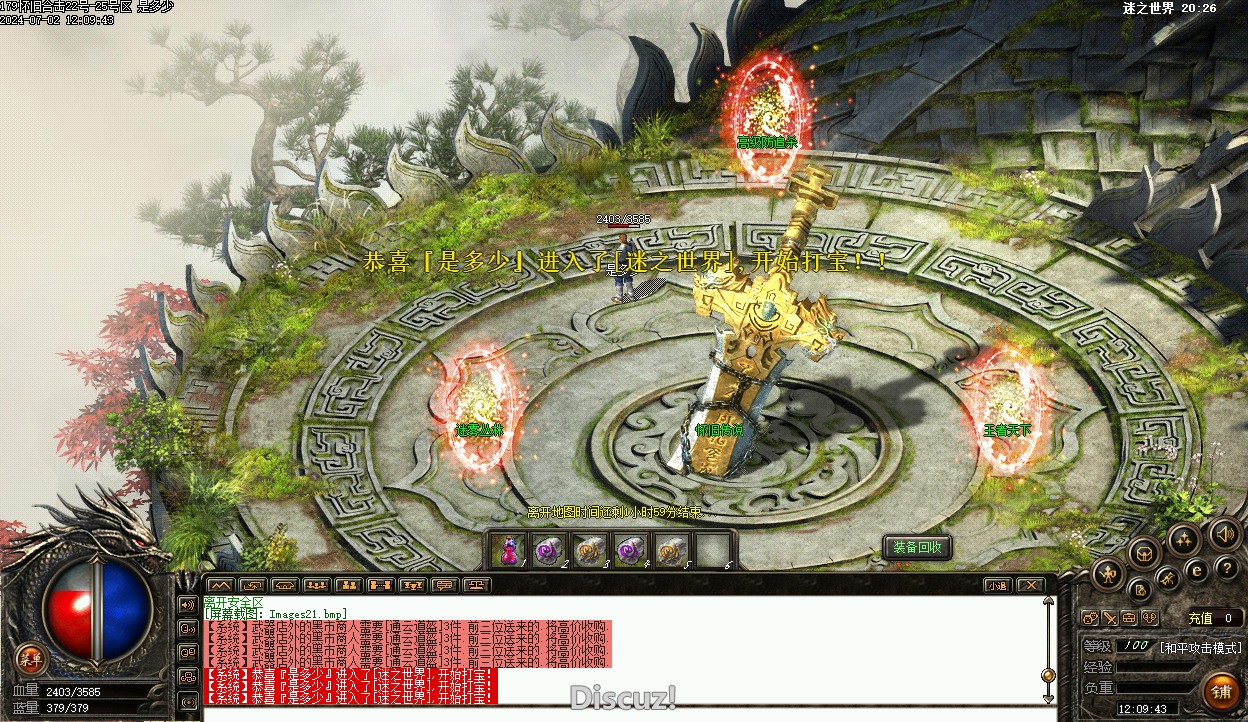1248x722 pixels.
Task: Click the chat scrollbar down arrow
Action: click(x=1048, y=699)
